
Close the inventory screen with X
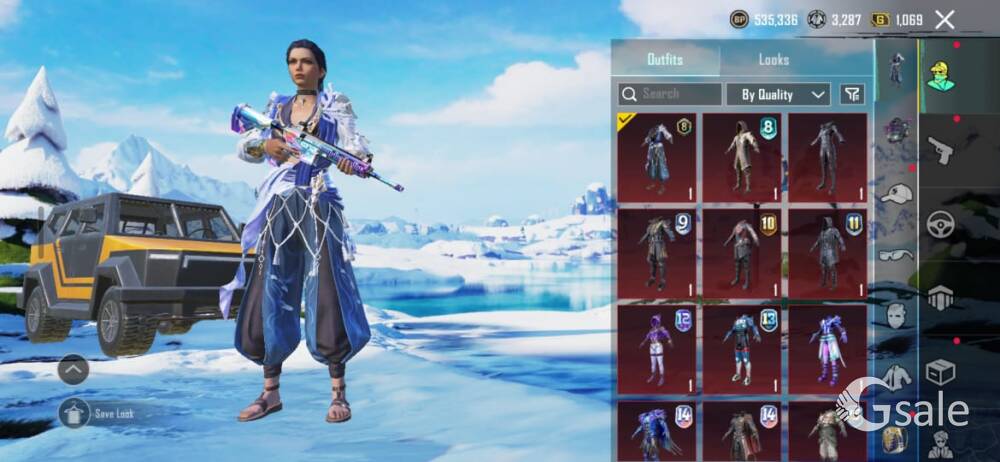944,19
